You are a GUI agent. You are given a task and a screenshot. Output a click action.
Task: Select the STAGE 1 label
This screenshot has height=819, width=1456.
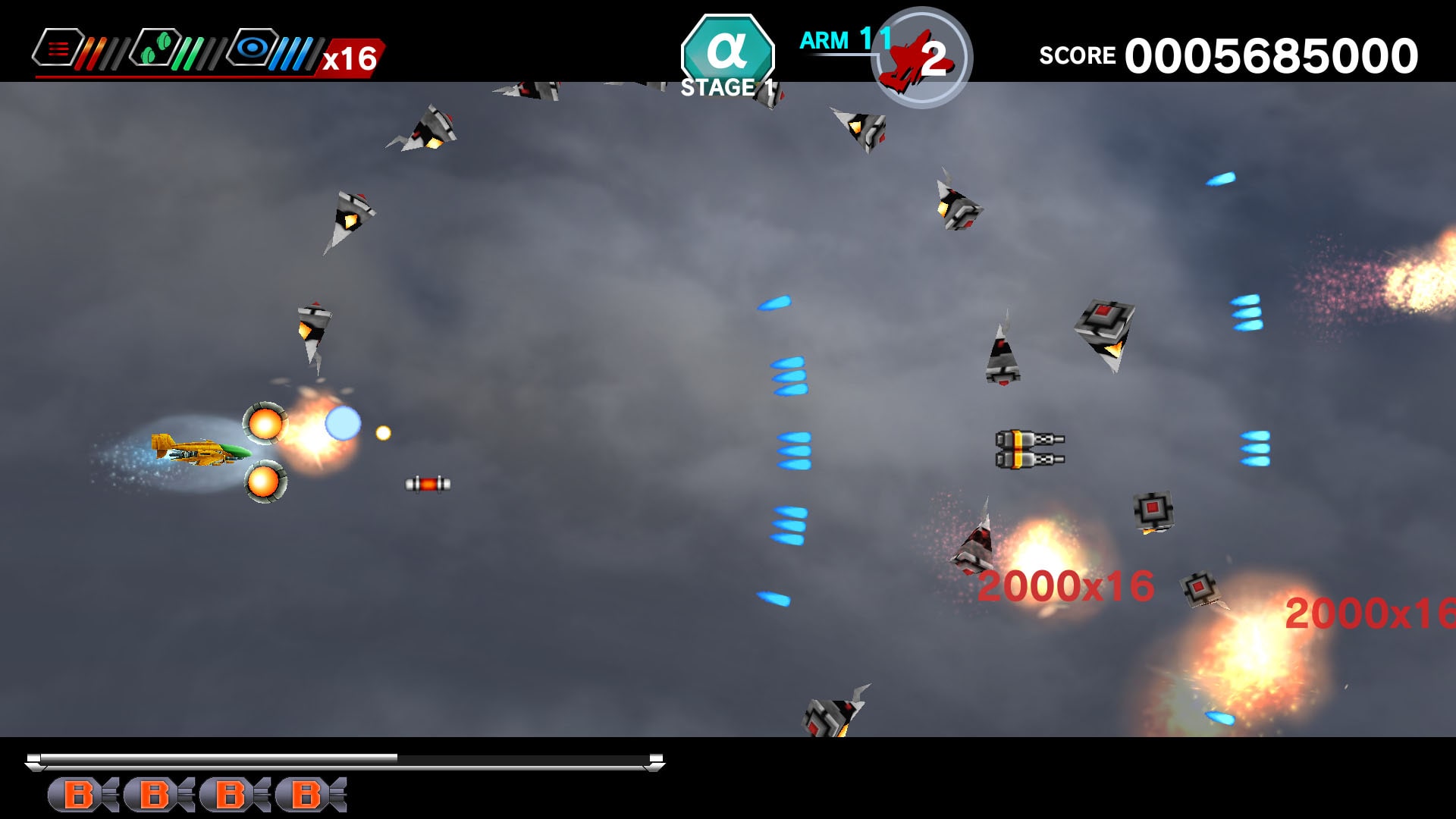(728, 86)
